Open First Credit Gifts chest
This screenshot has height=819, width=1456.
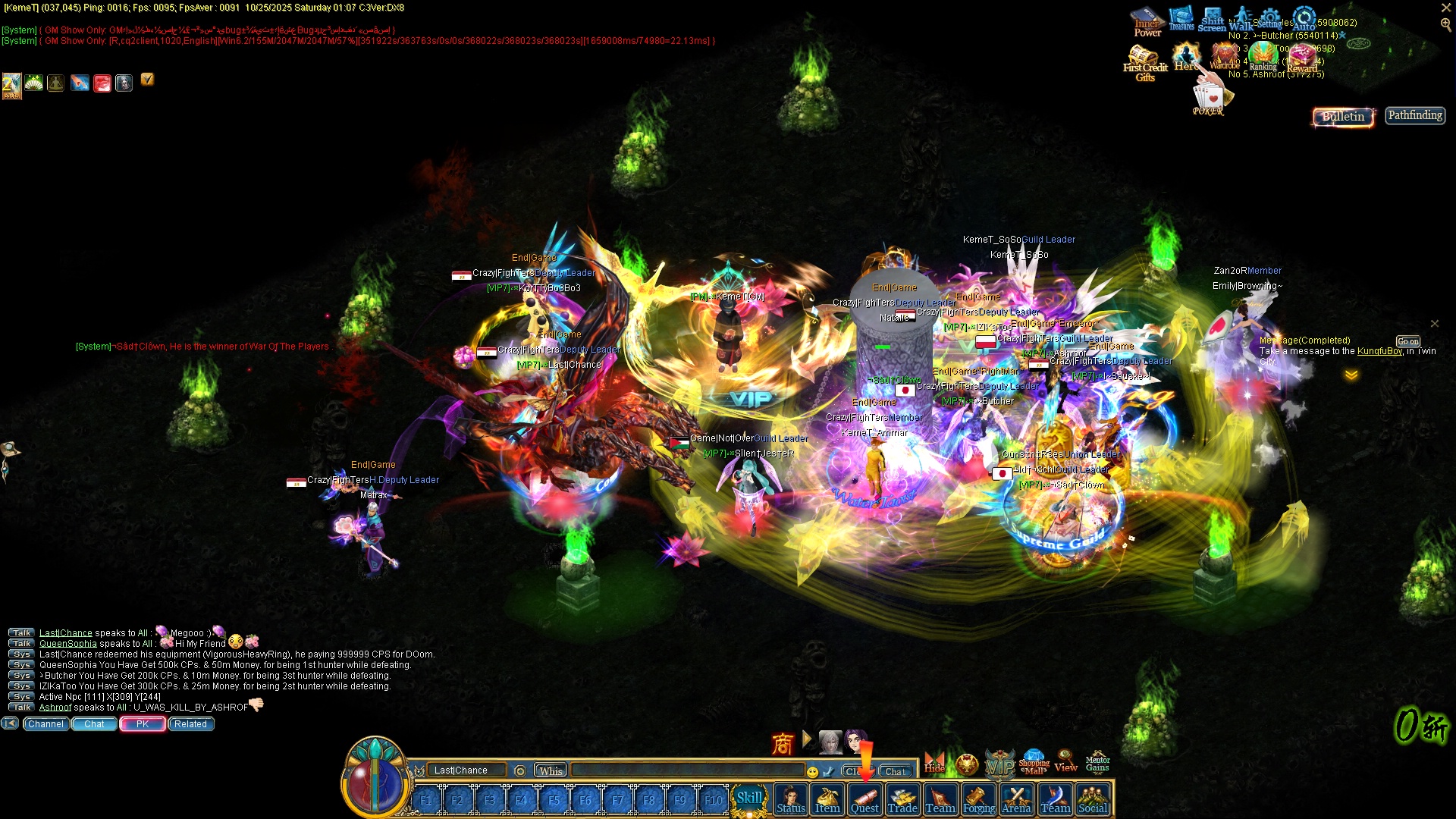tap(1144, 62)
